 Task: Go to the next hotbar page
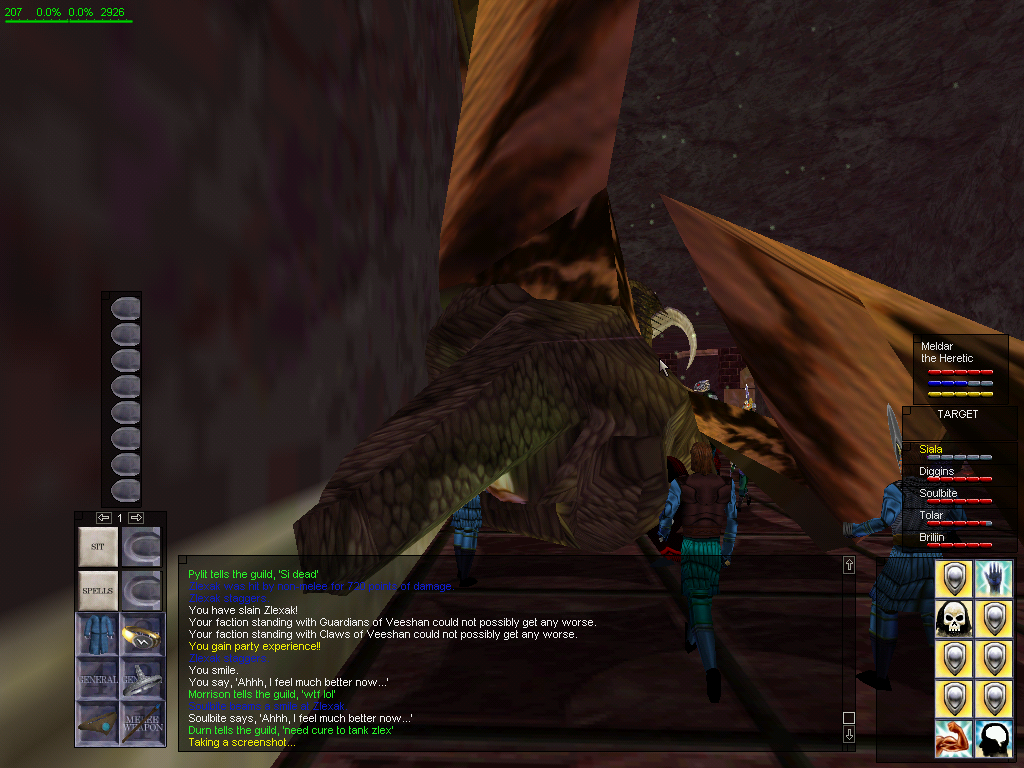click(137, 517)
